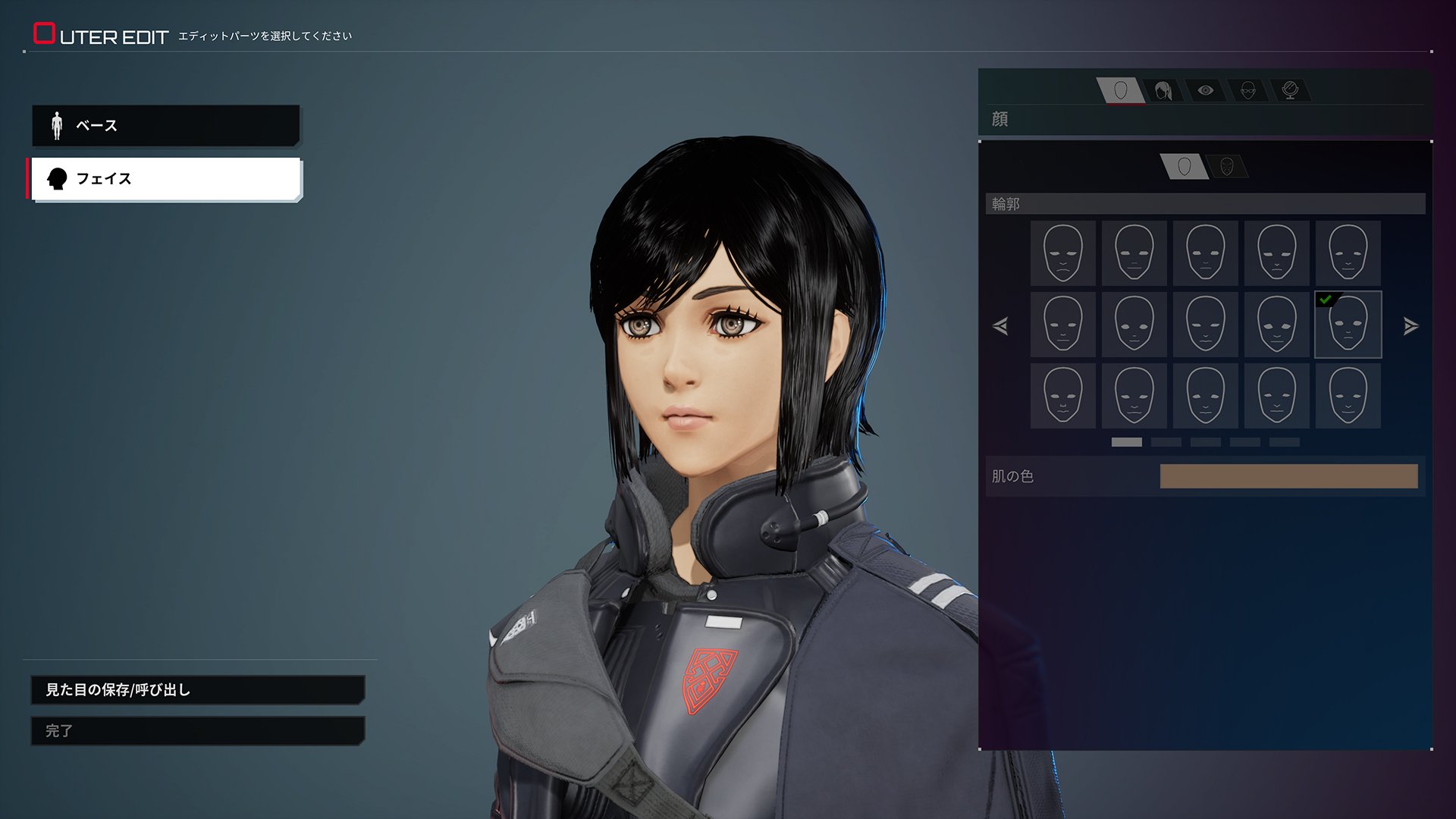Switch to the hairstyle tab

coord(1163,91)
